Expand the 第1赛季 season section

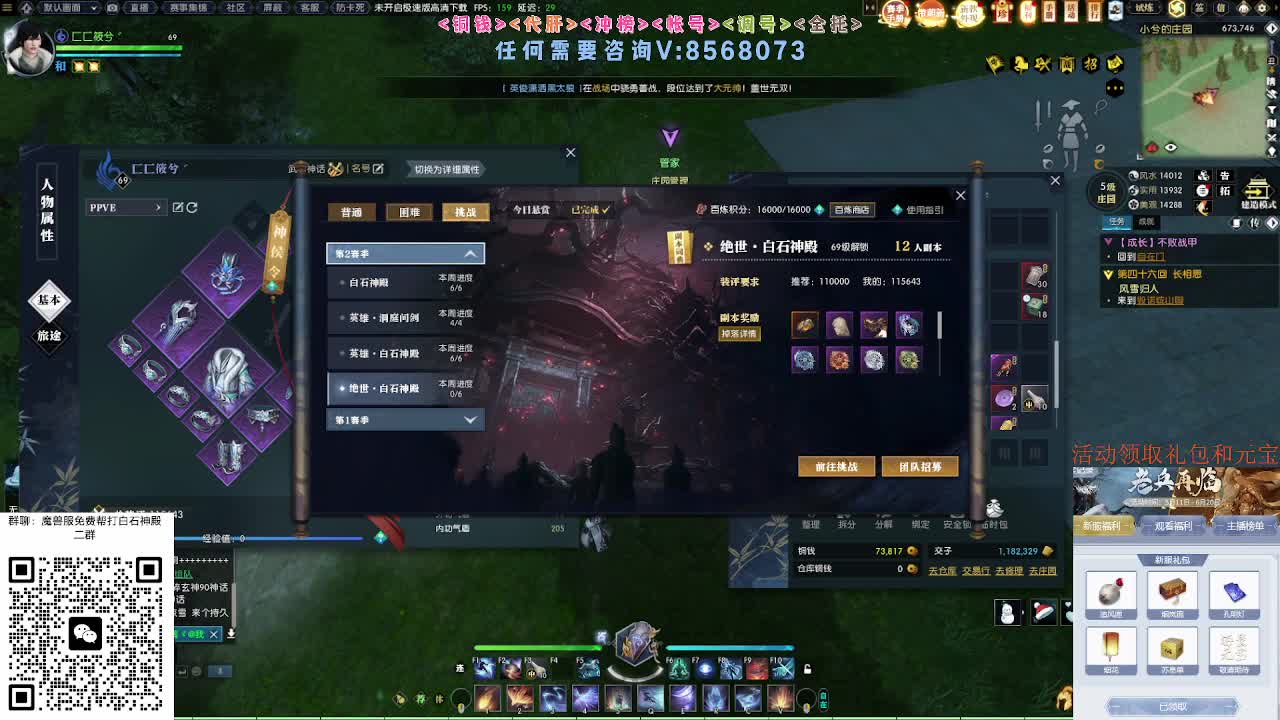(404, 419)
